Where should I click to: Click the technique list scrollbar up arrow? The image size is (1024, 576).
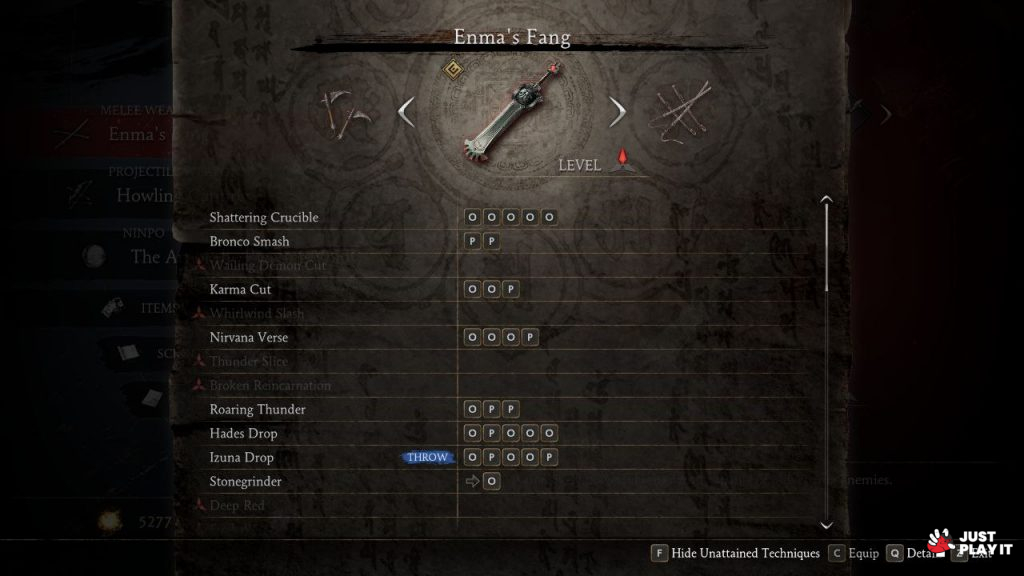coord(826,200)
